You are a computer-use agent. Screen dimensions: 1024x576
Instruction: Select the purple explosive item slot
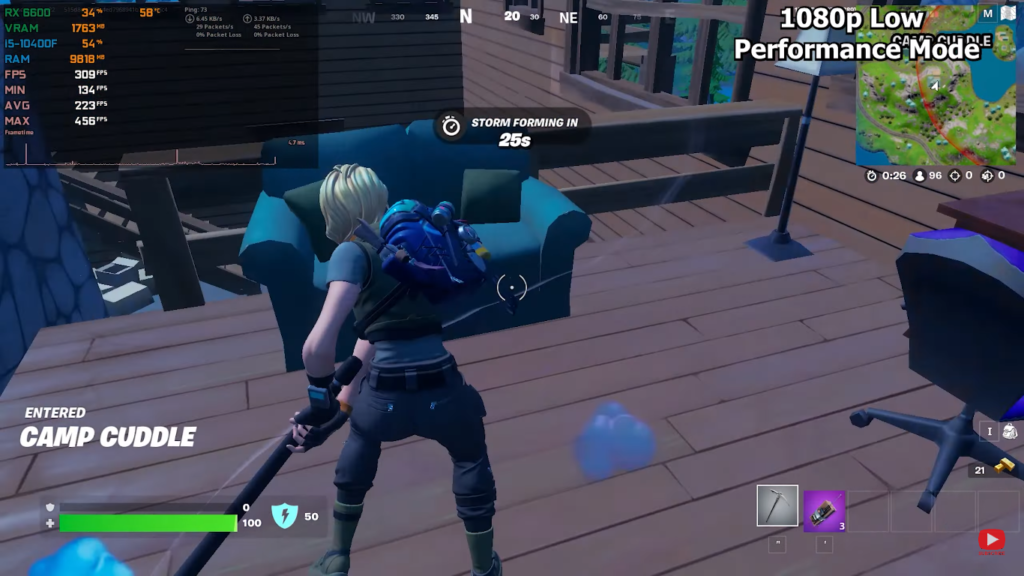click(x=824, y=510)
